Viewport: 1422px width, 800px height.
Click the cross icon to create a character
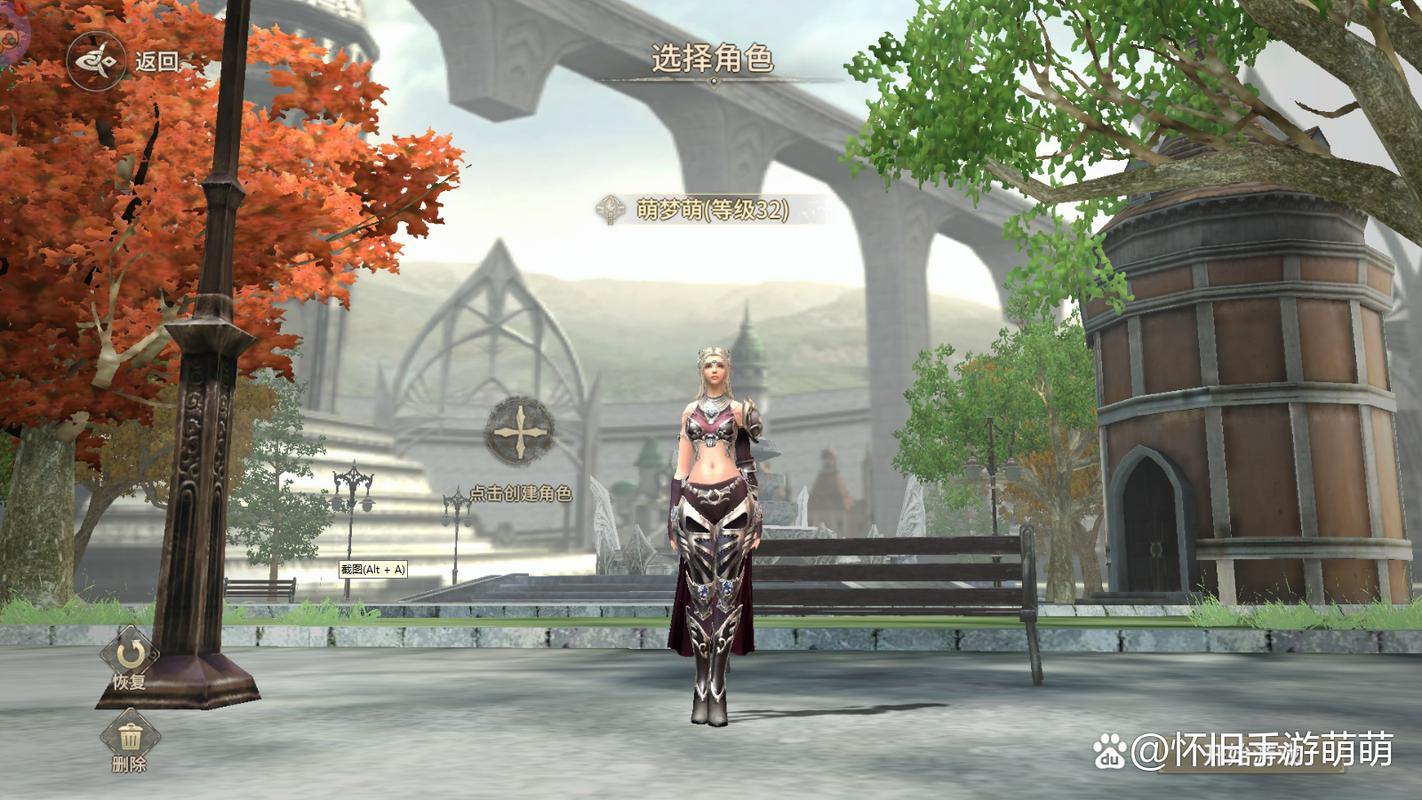[x=519, y=431]
